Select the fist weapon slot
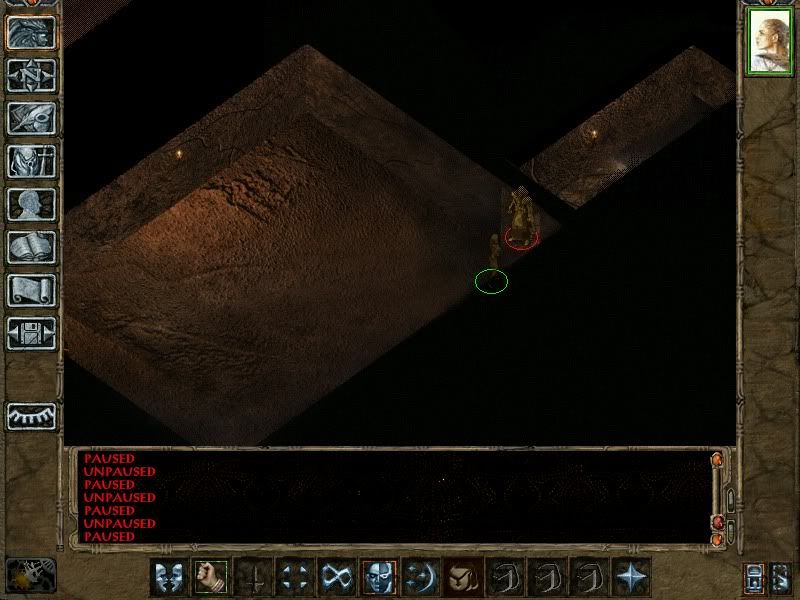 tap(211, 577)
